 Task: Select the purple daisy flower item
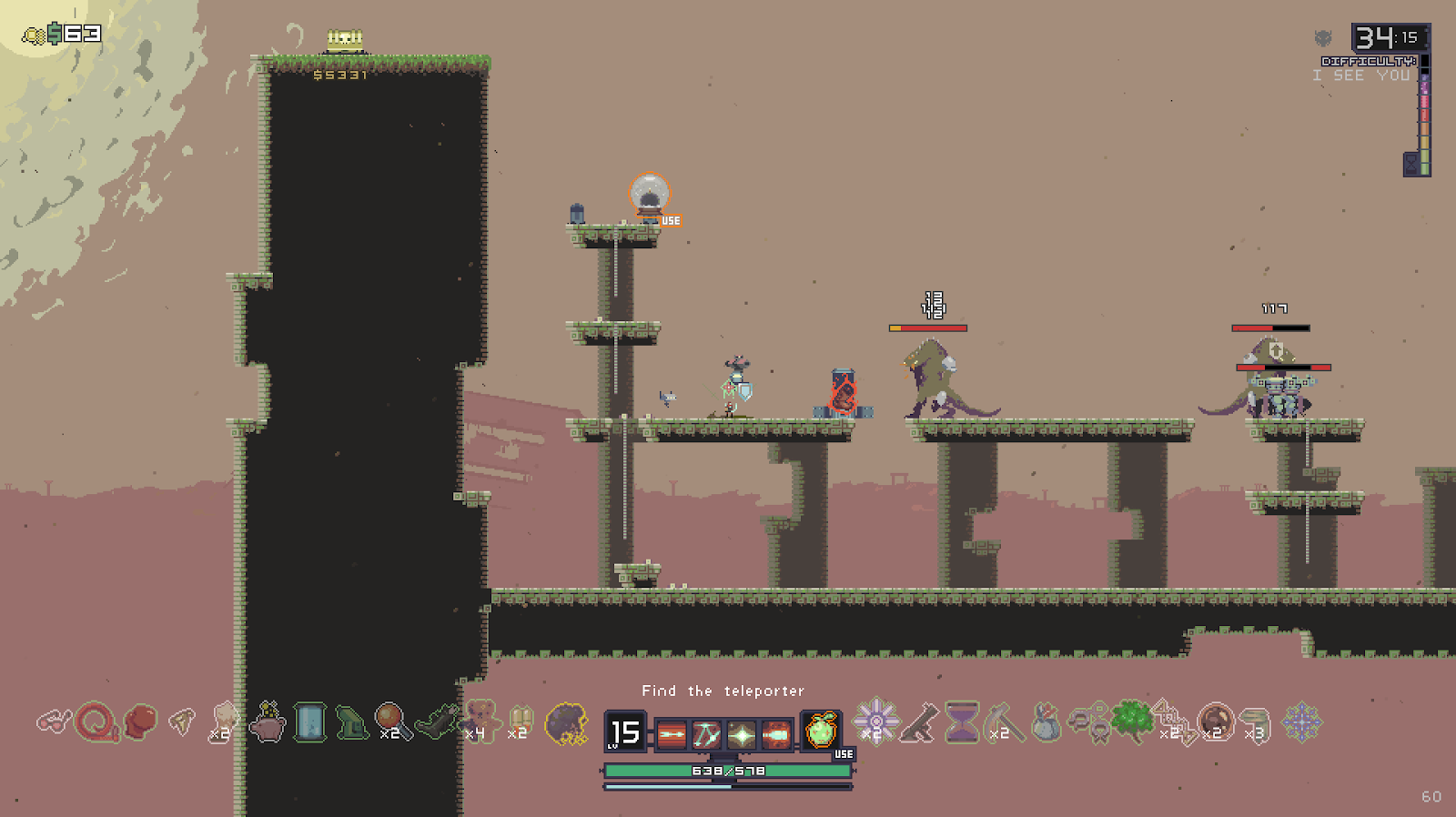(875, 720)
